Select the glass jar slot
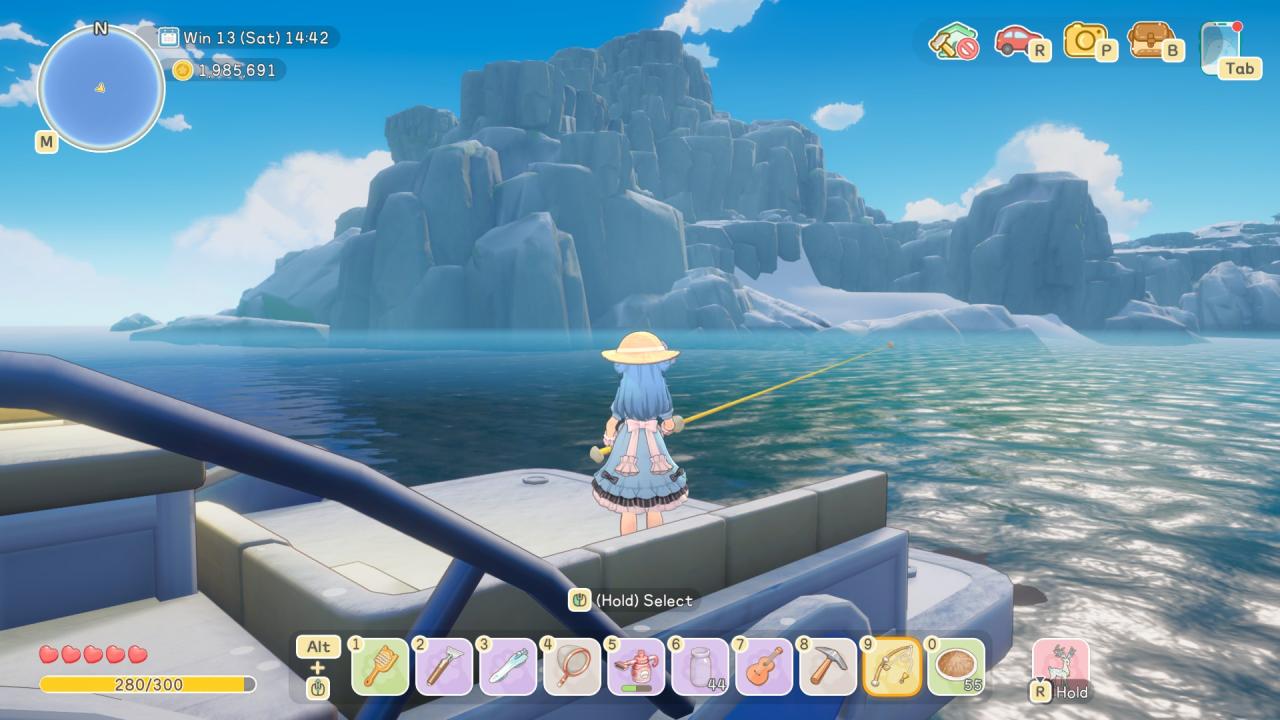 click(x=700, y=666)
